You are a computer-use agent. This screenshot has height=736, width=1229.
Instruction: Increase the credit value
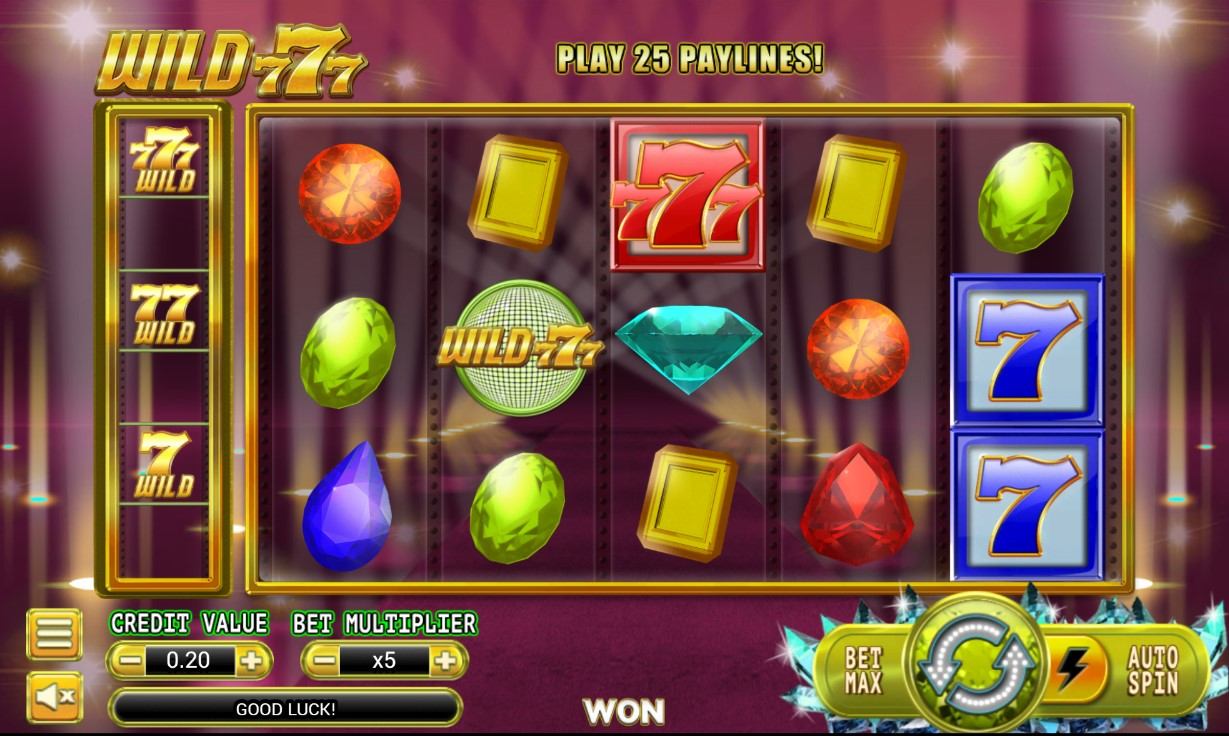252,660
